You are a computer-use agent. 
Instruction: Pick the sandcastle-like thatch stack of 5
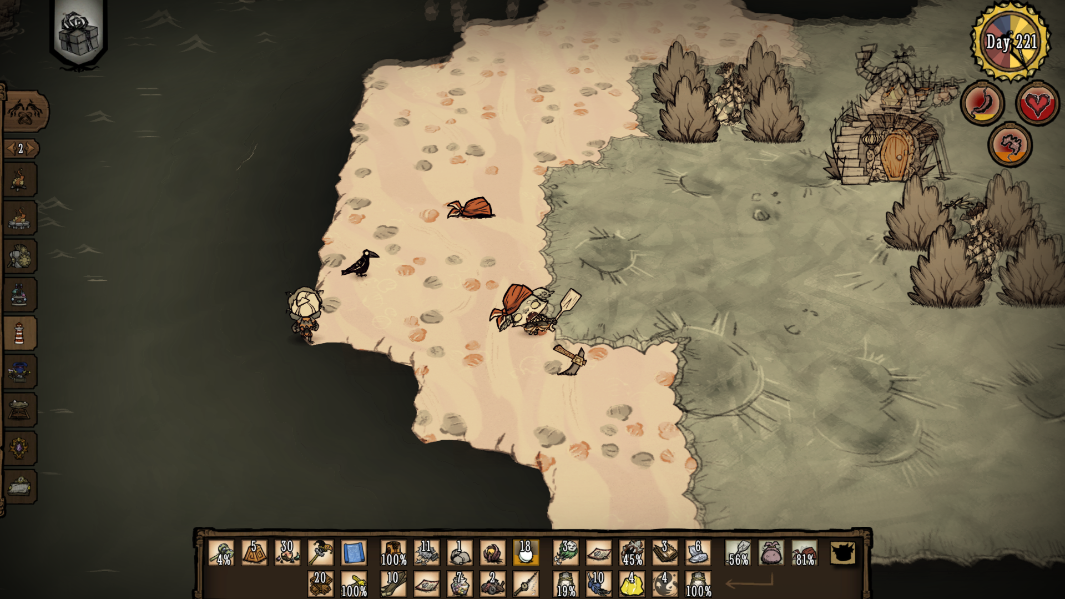coord(254,553)
